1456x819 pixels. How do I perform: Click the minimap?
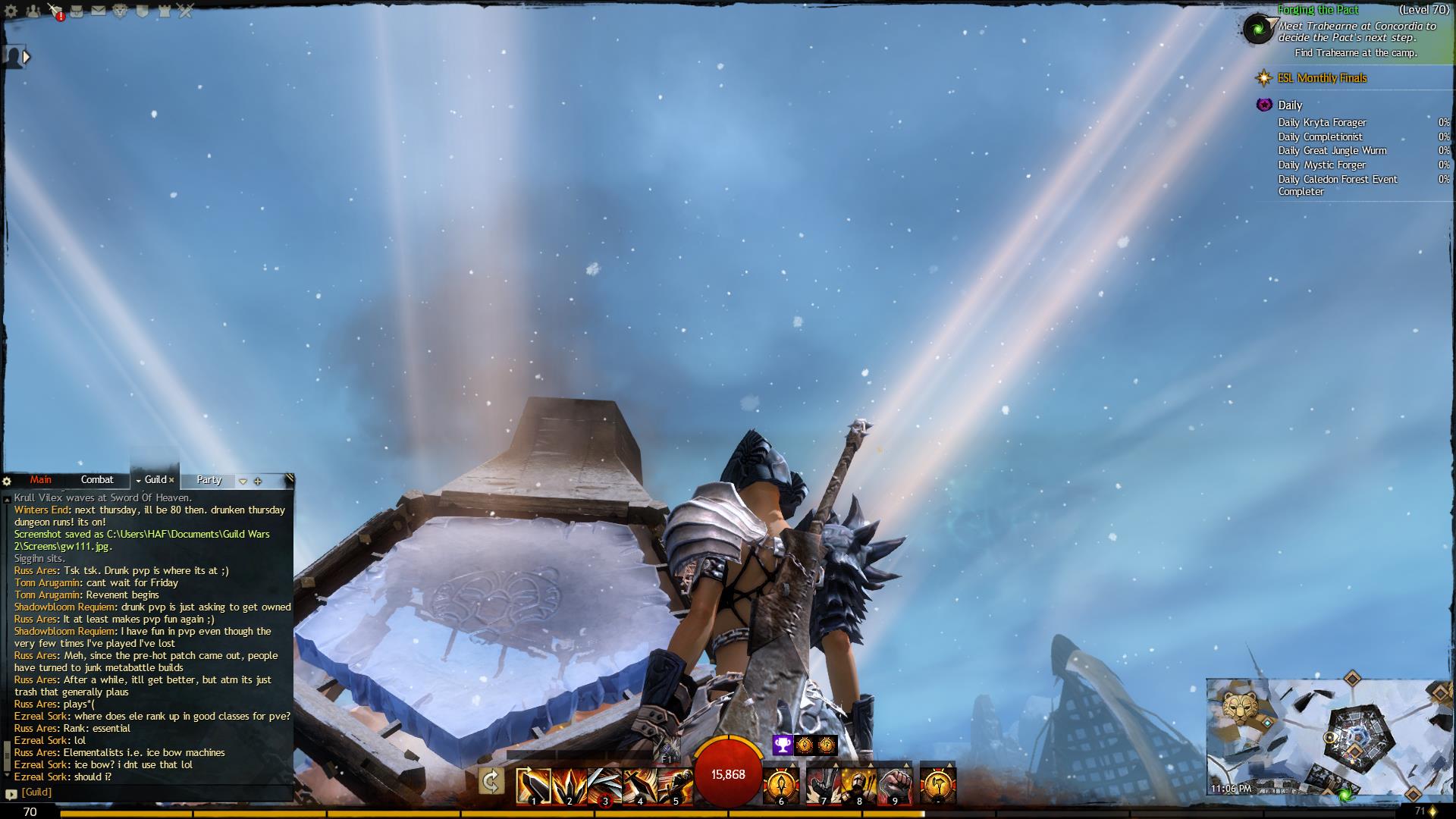1329,737
